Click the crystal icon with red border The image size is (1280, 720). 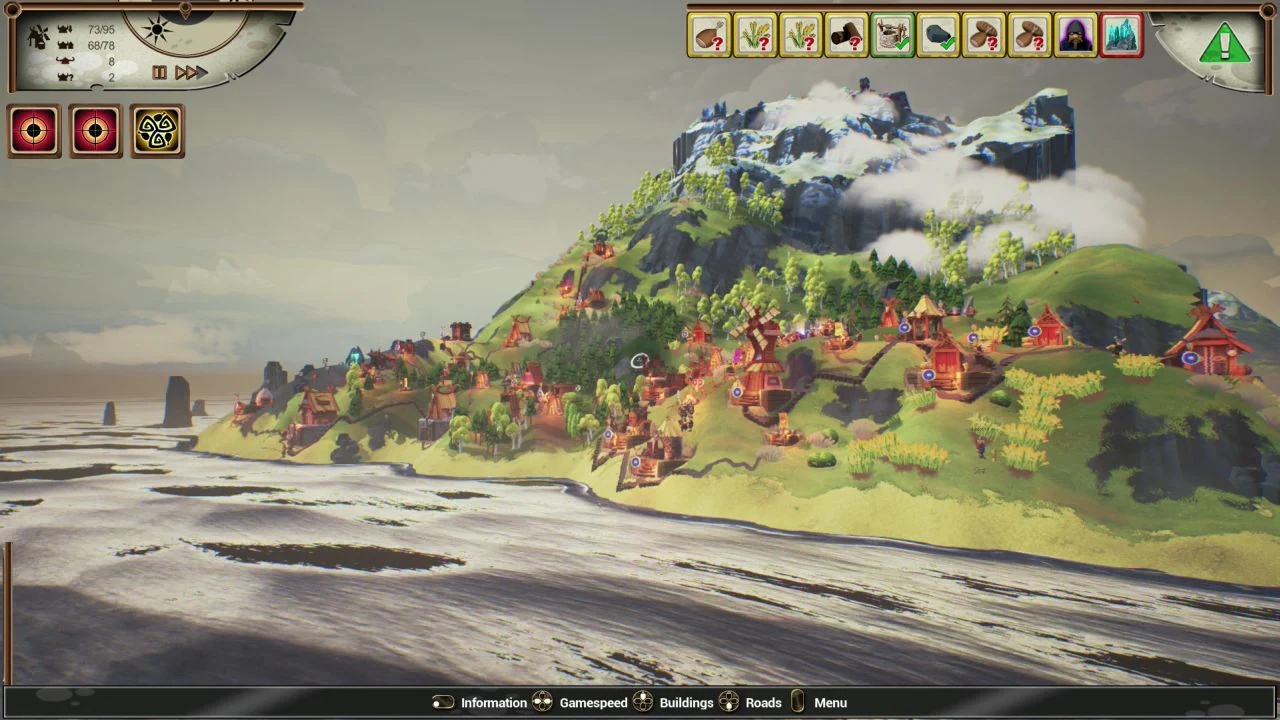1121,35
